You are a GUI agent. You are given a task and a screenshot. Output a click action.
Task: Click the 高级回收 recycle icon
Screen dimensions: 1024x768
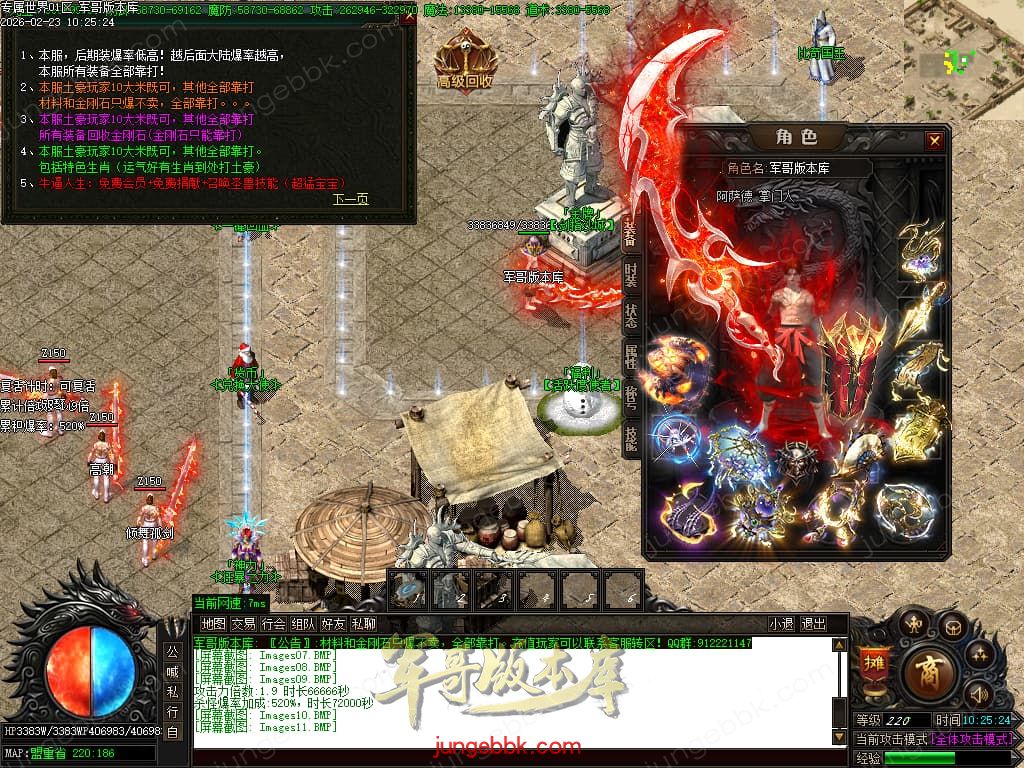pos(465,62)
